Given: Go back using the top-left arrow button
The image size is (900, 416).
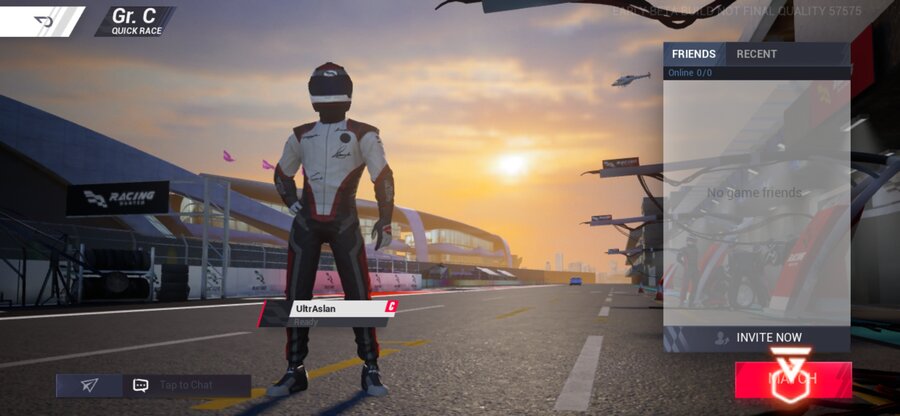Looking at the screenshot, I should tap(43, 20).
